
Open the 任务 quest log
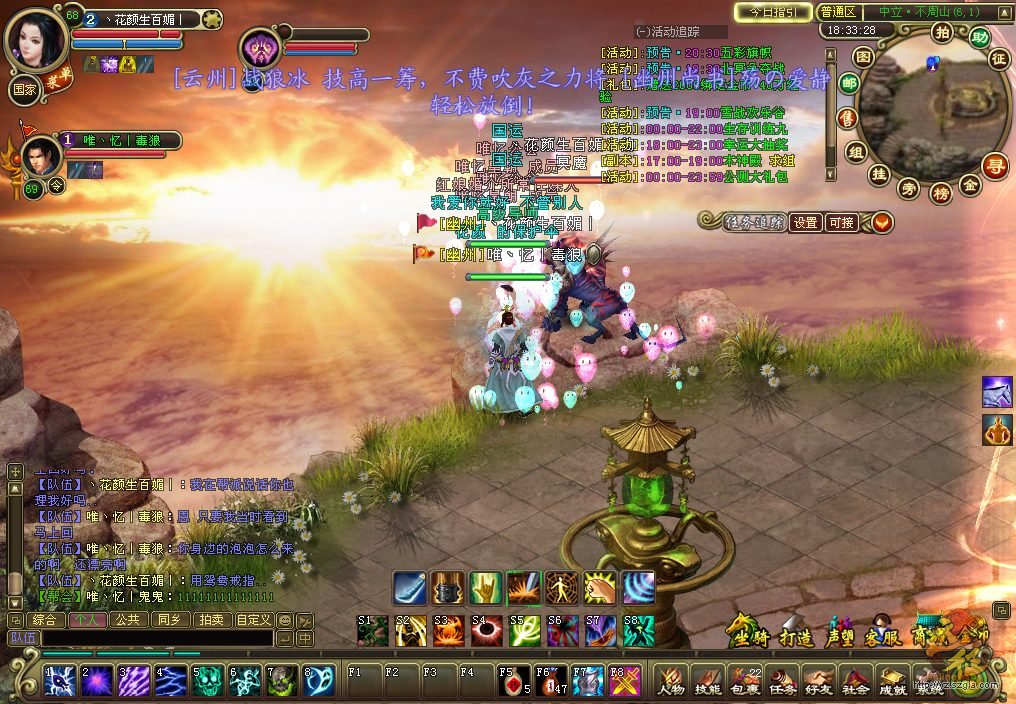(782, 680)
